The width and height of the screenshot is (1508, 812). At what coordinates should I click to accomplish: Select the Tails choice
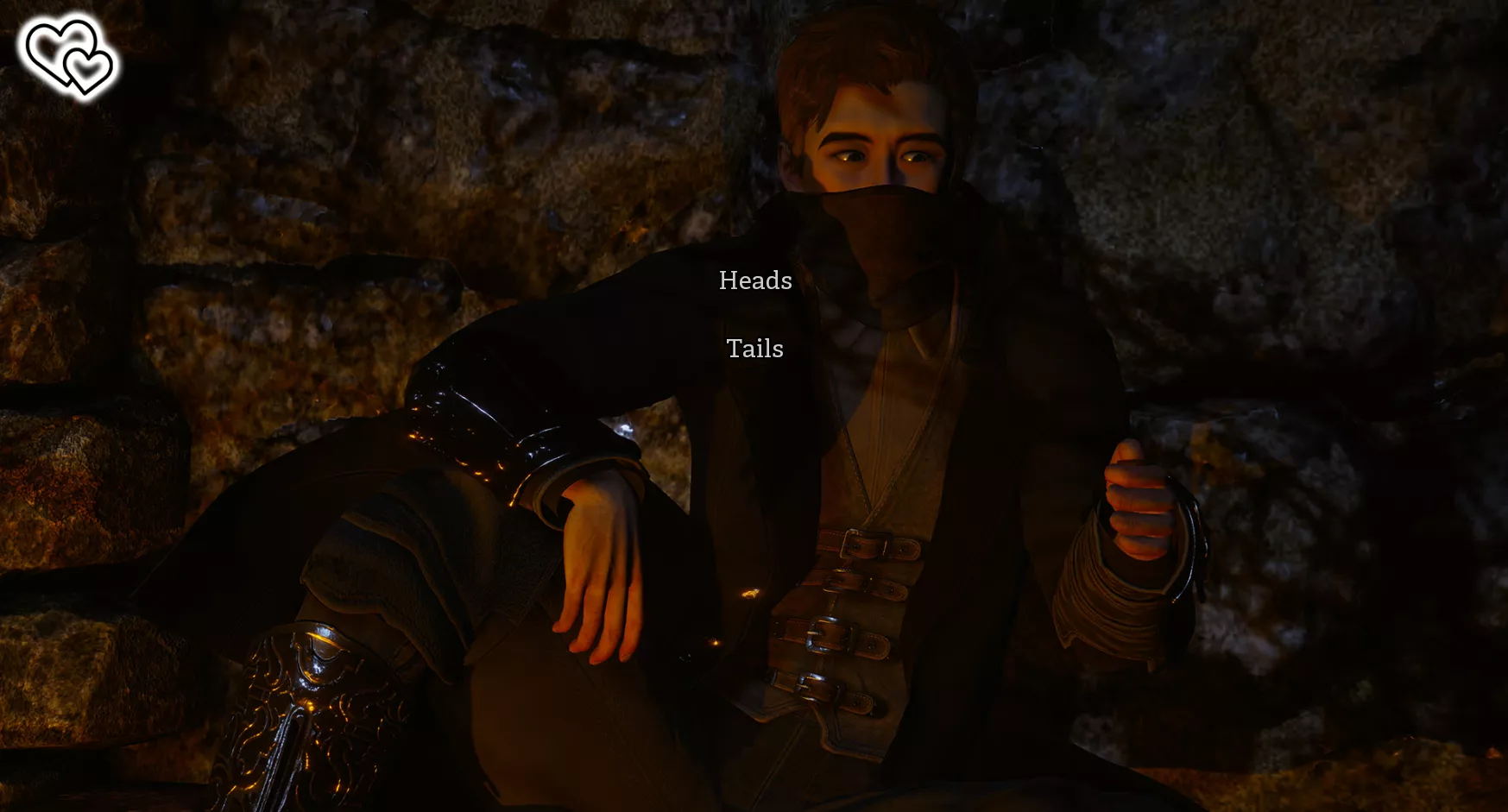[x=755, y=349]
